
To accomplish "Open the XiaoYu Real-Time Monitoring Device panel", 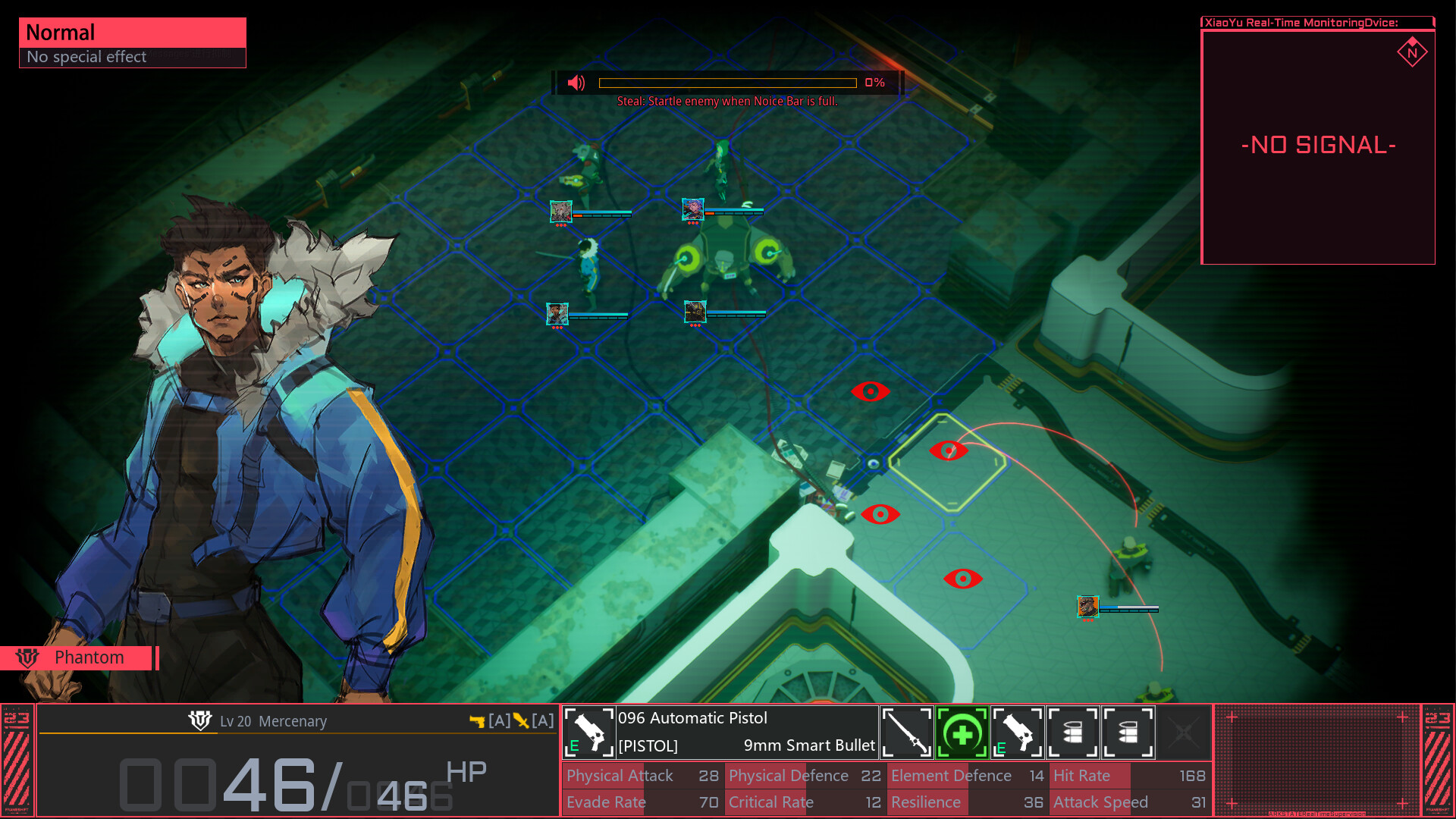I will pos(1317,144).
